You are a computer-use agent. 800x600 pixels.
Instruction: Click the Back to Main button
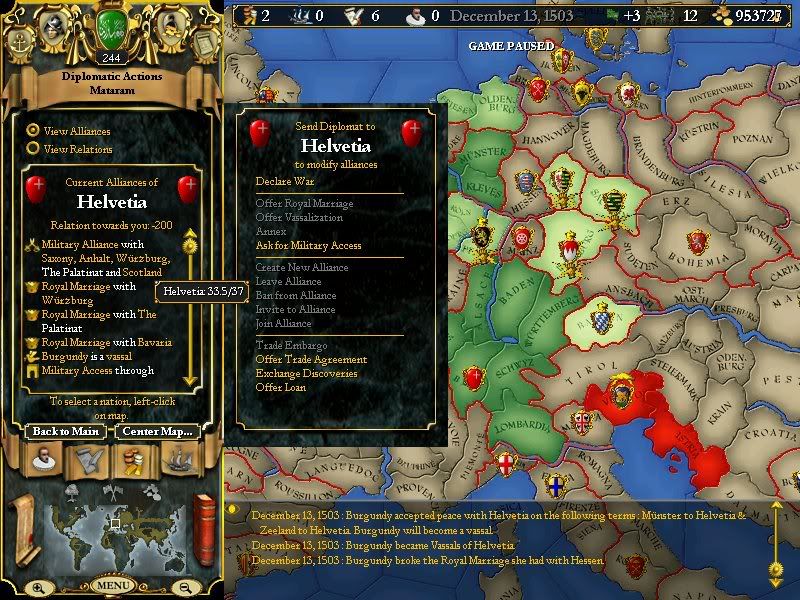[65, 431]
